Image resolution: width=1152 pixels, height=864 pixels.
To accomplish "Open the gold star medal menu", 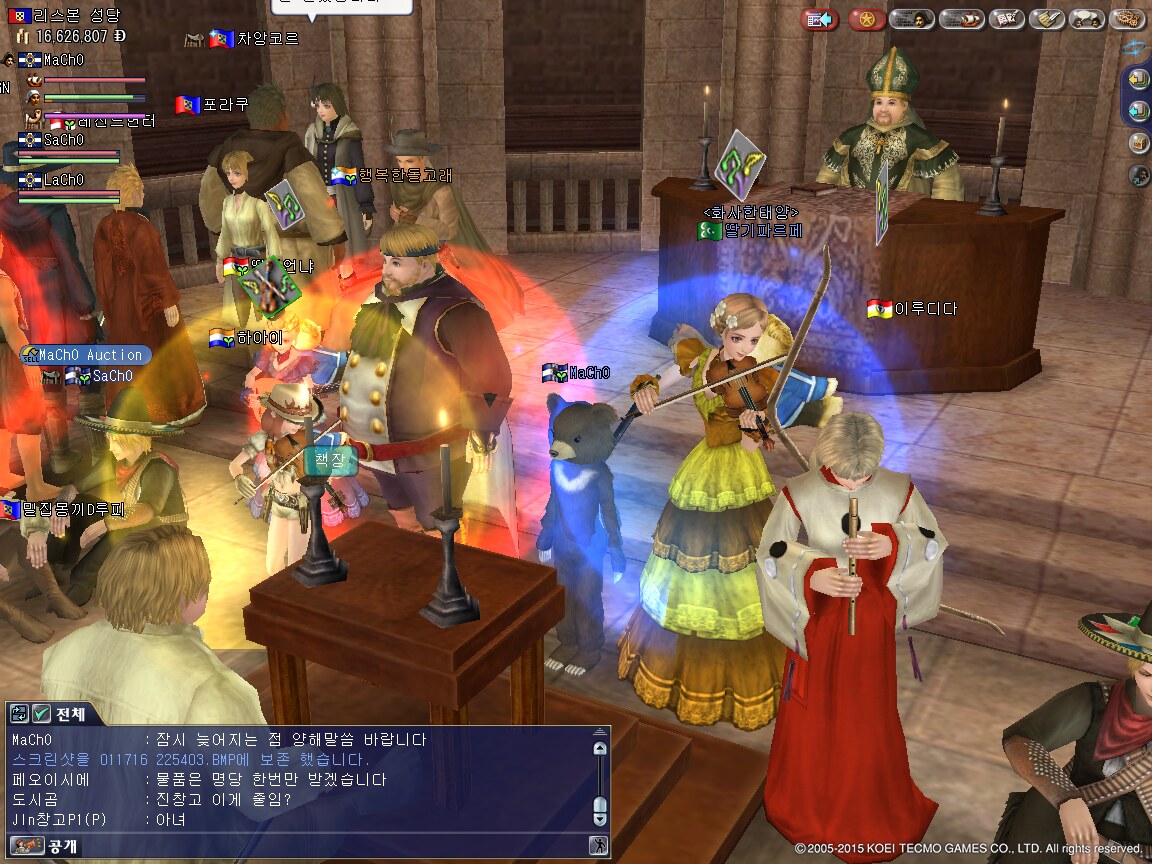I will [x=866, y=19].
